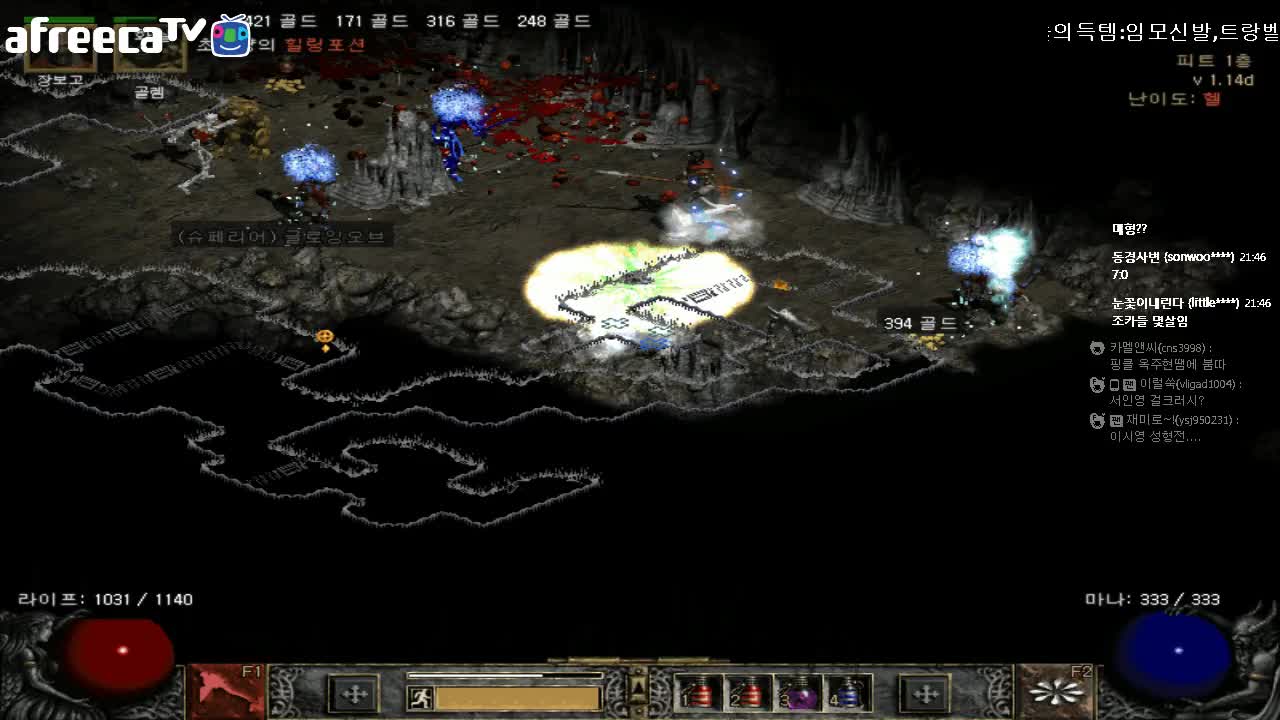Viewport: 1280px width, 720px height.
Task: Open the right skill selector with F2 label
Action: point(1055,691)
